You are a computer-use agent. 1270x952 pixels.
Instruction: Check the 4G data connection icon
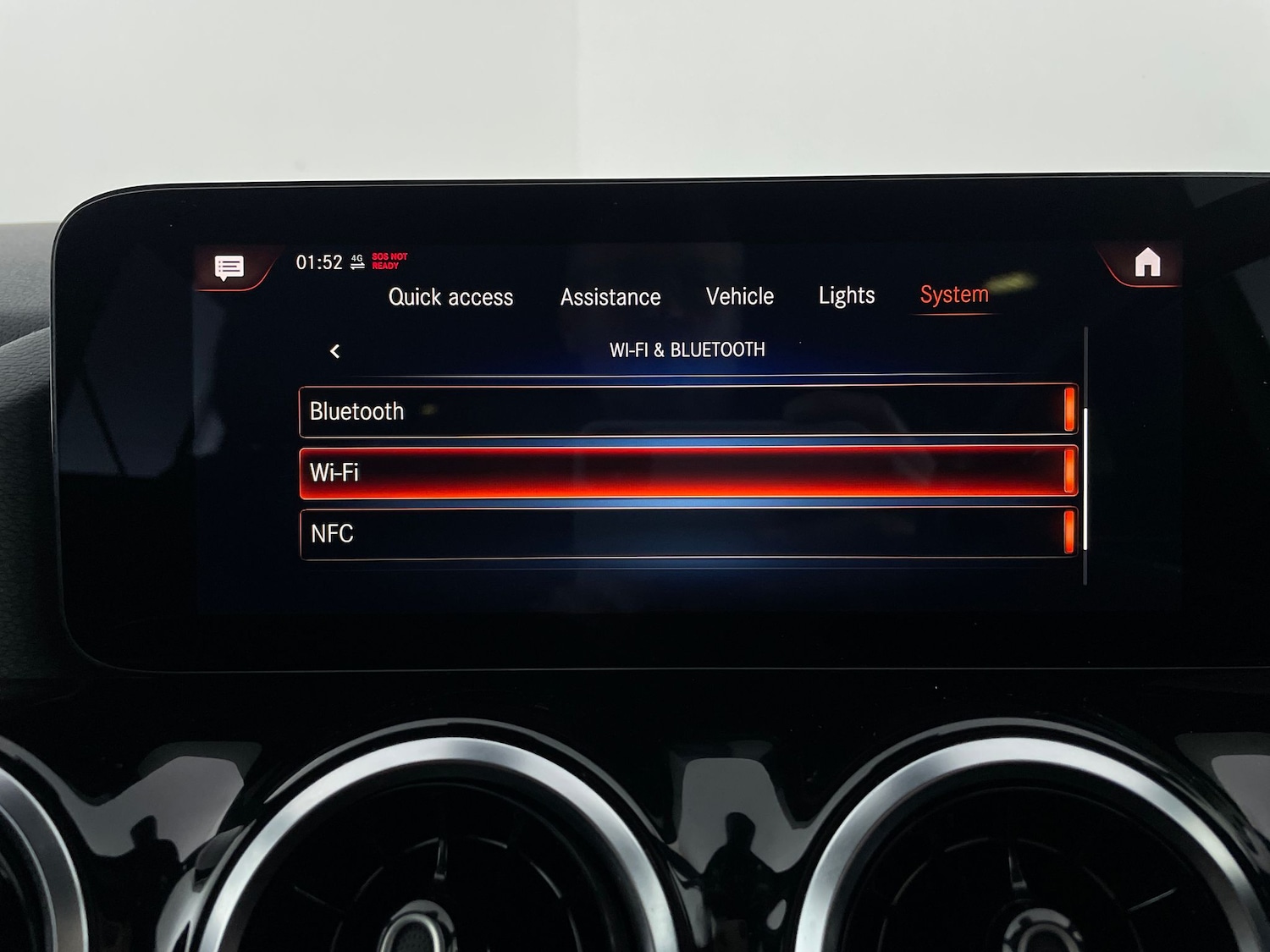pos(356,262)
